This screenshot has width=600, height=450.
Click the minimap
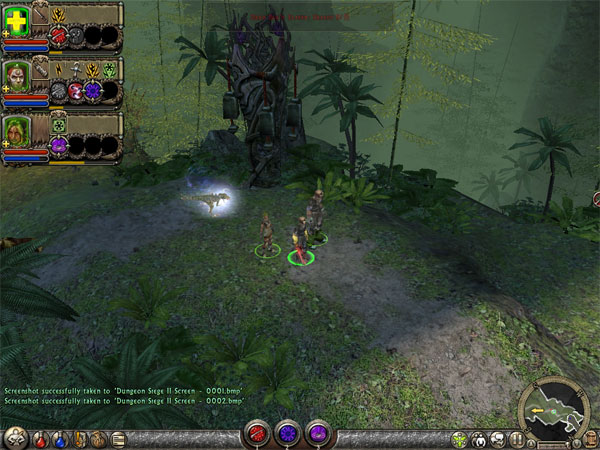coord(558,412)
